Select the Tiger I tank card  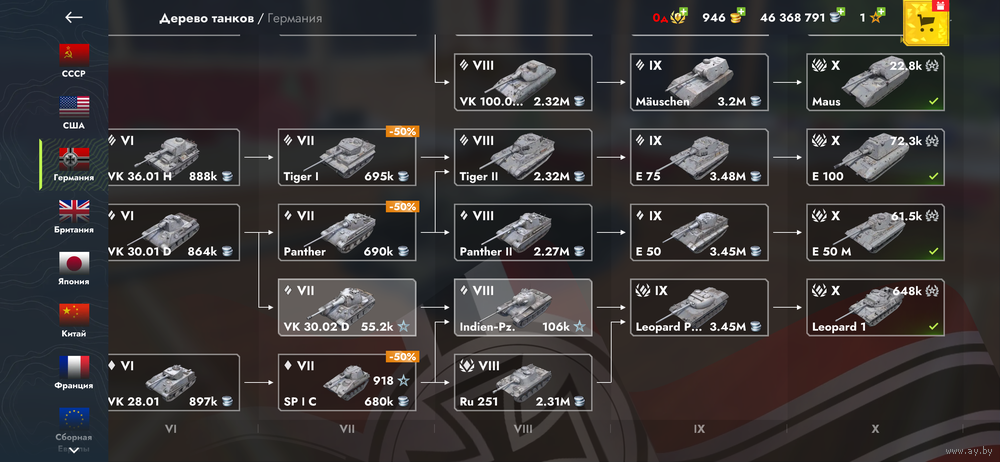pos(347,158)
